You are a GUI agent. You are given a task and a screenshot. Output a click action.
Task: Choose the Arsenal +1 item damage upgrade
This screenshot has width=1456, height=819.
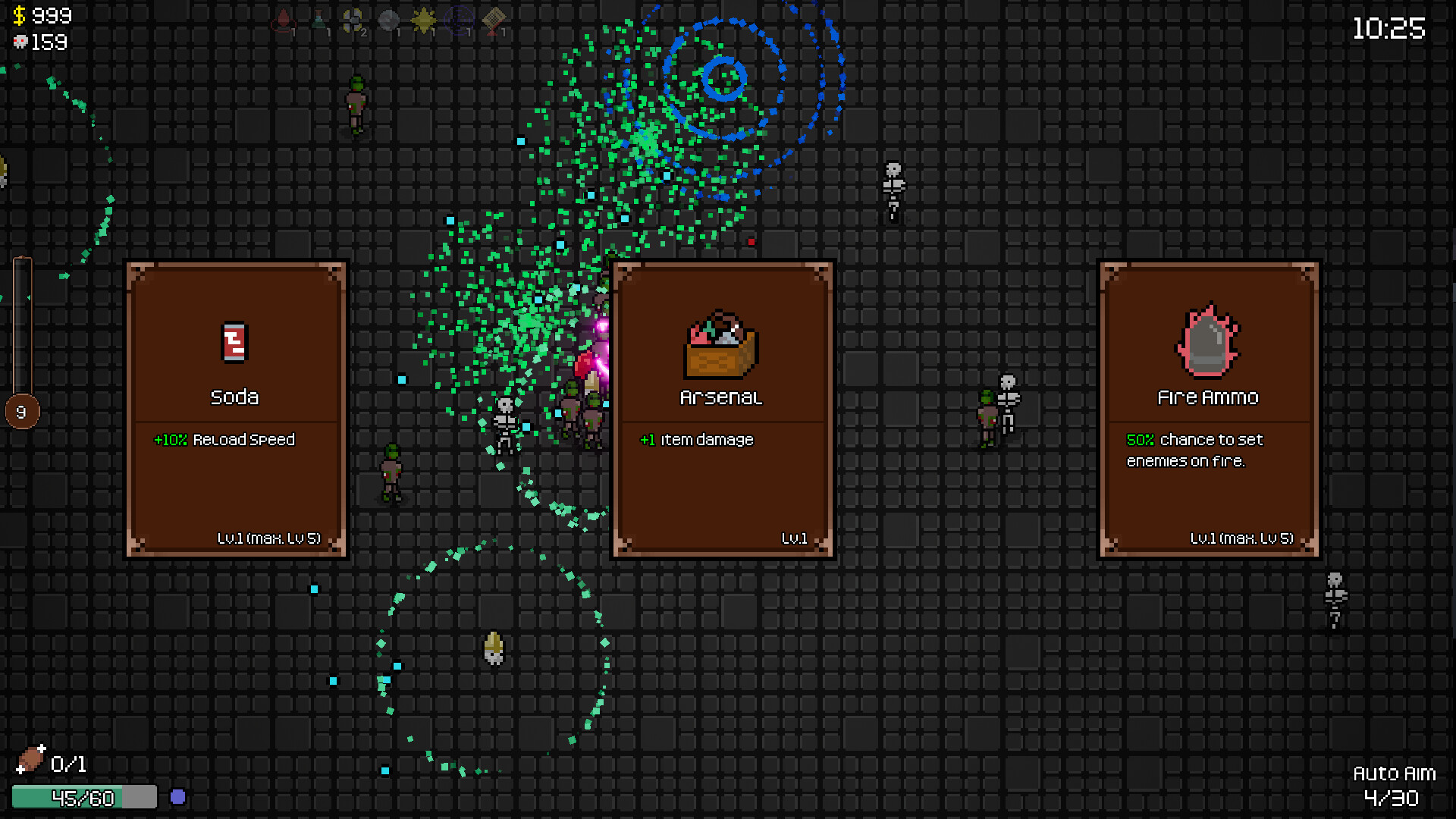[721, 409]
